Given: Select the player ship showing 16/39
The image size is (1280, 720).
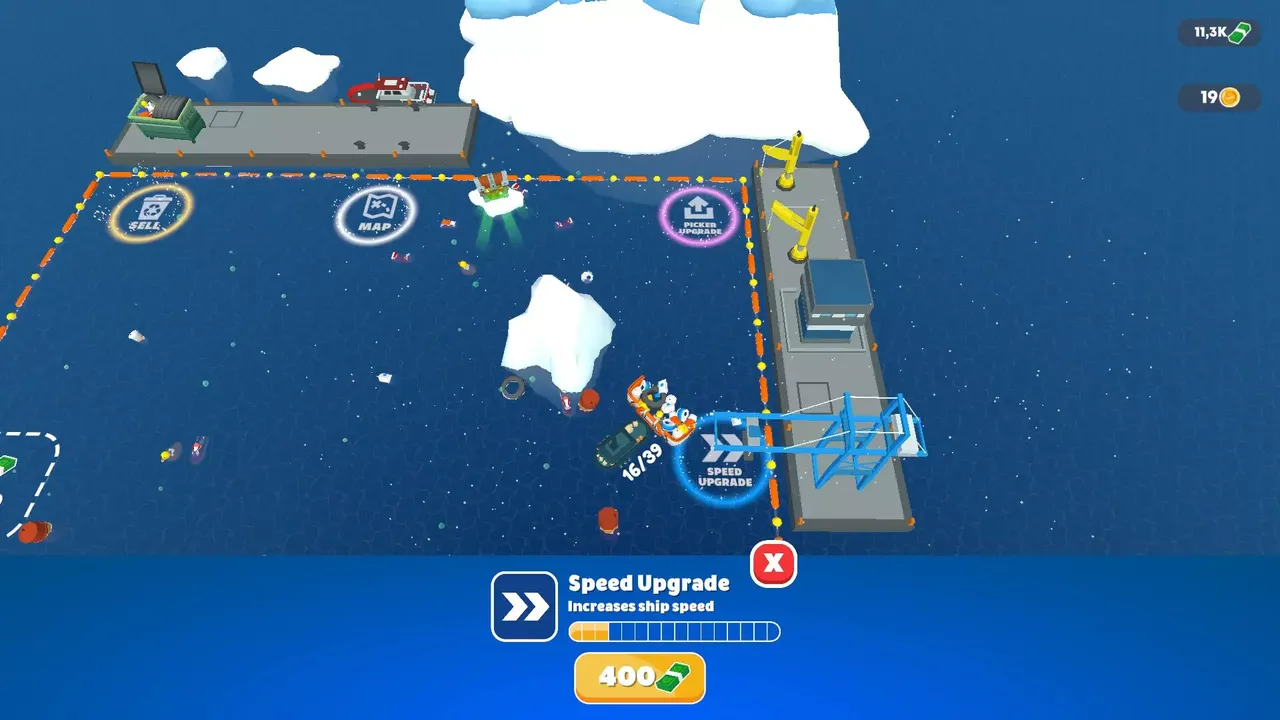Looking at the screenshot, I should tap(660, 410).
